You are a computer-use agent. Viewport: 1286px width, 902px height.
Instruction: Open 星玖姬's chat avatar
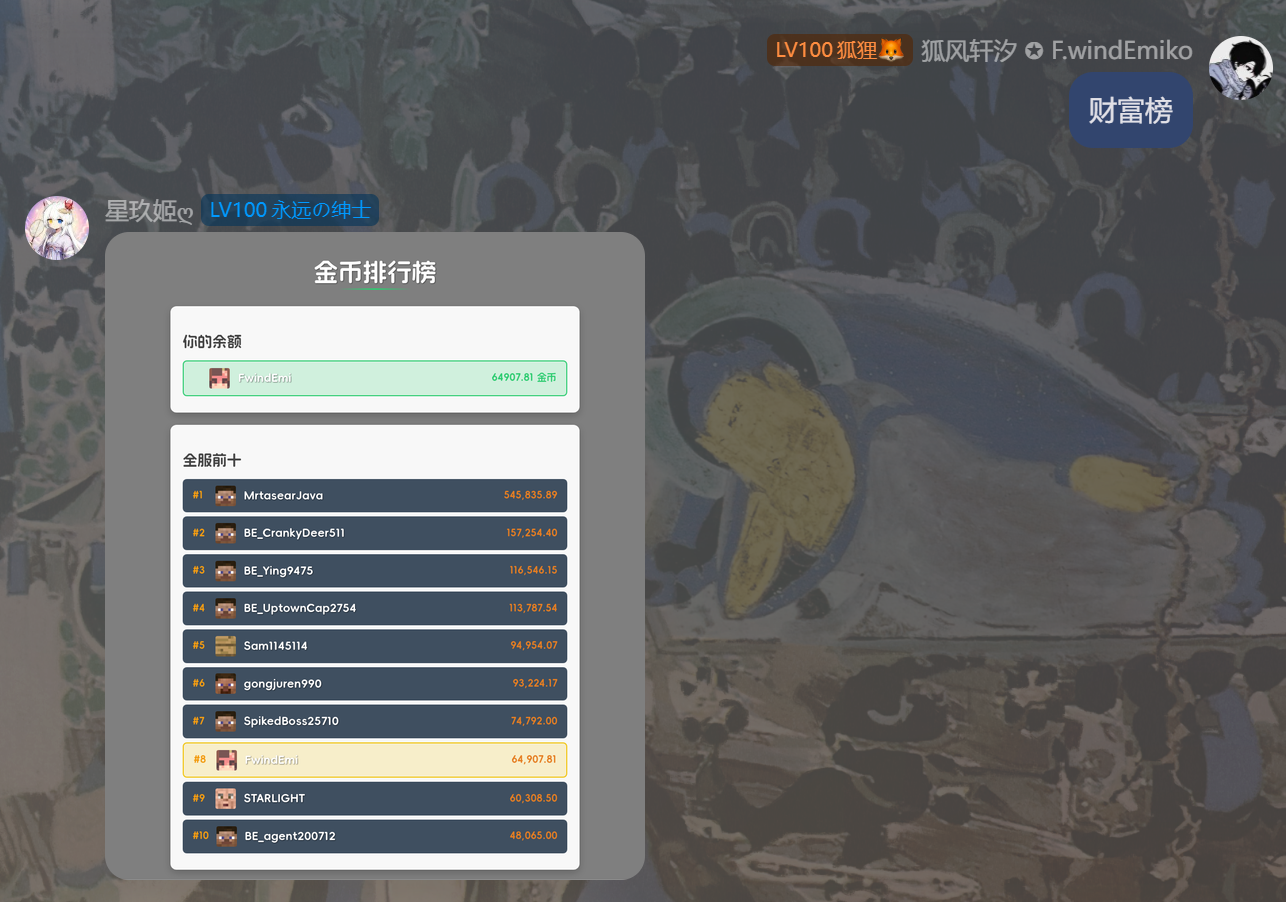tap(57, 228)
